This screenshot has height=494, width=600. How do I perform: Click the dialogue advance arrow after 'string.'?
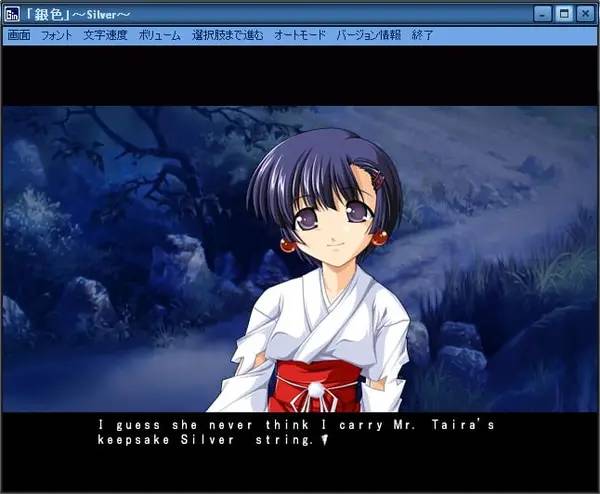click(324, 440)
